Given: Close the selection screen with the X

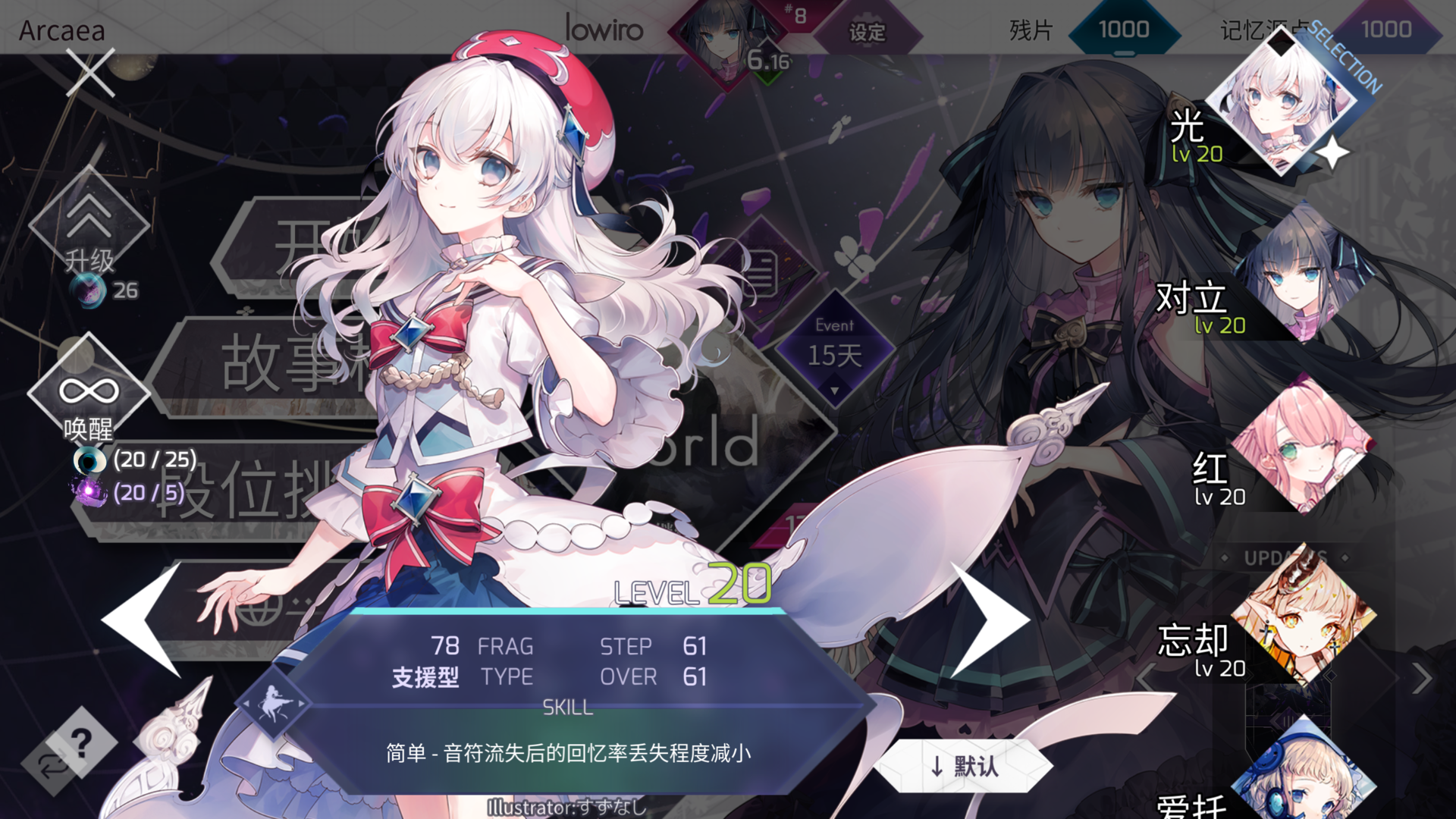Looking at the screenshot, I should click(89, 74).
